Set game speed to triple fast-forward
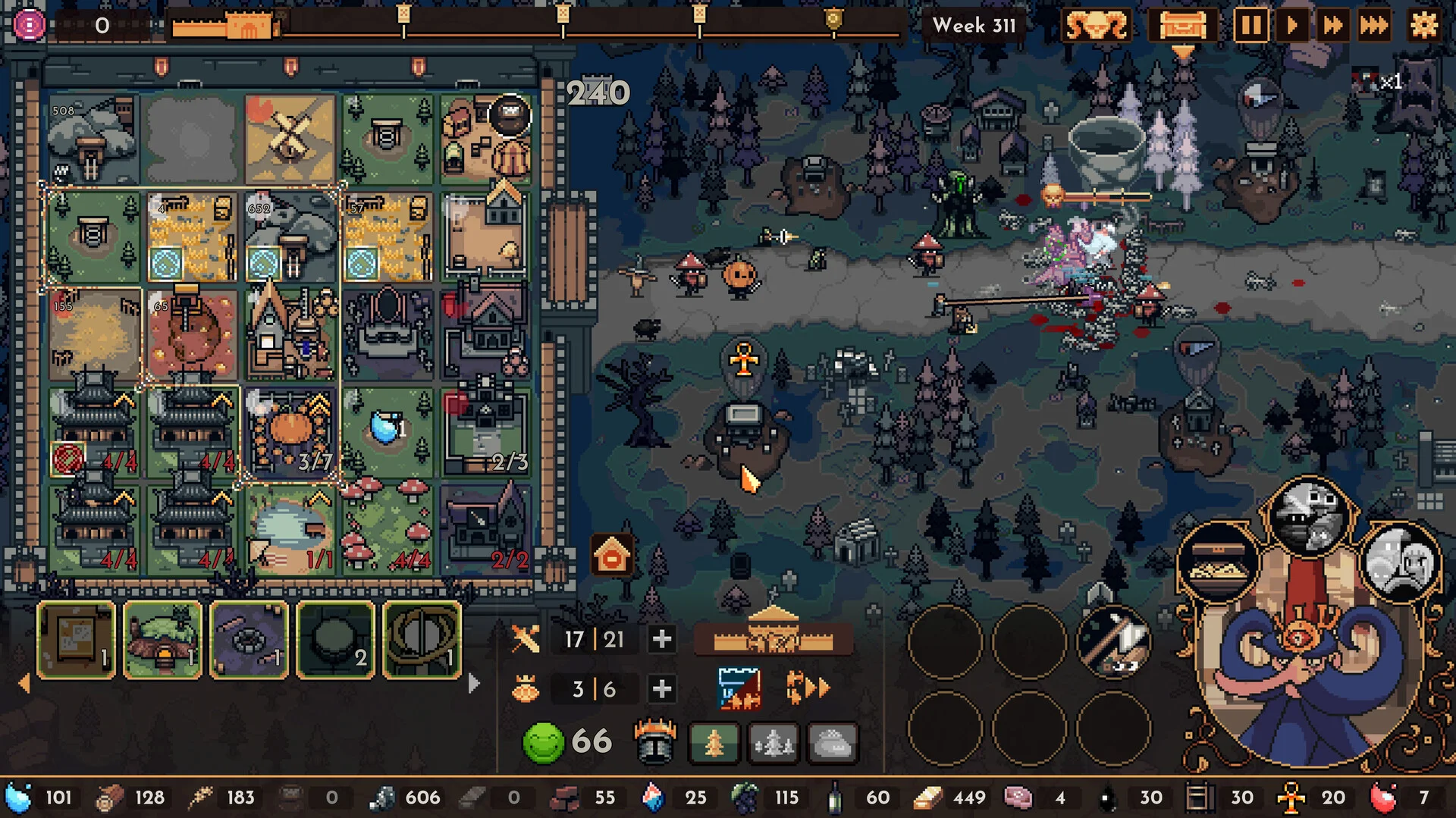 1373,25
